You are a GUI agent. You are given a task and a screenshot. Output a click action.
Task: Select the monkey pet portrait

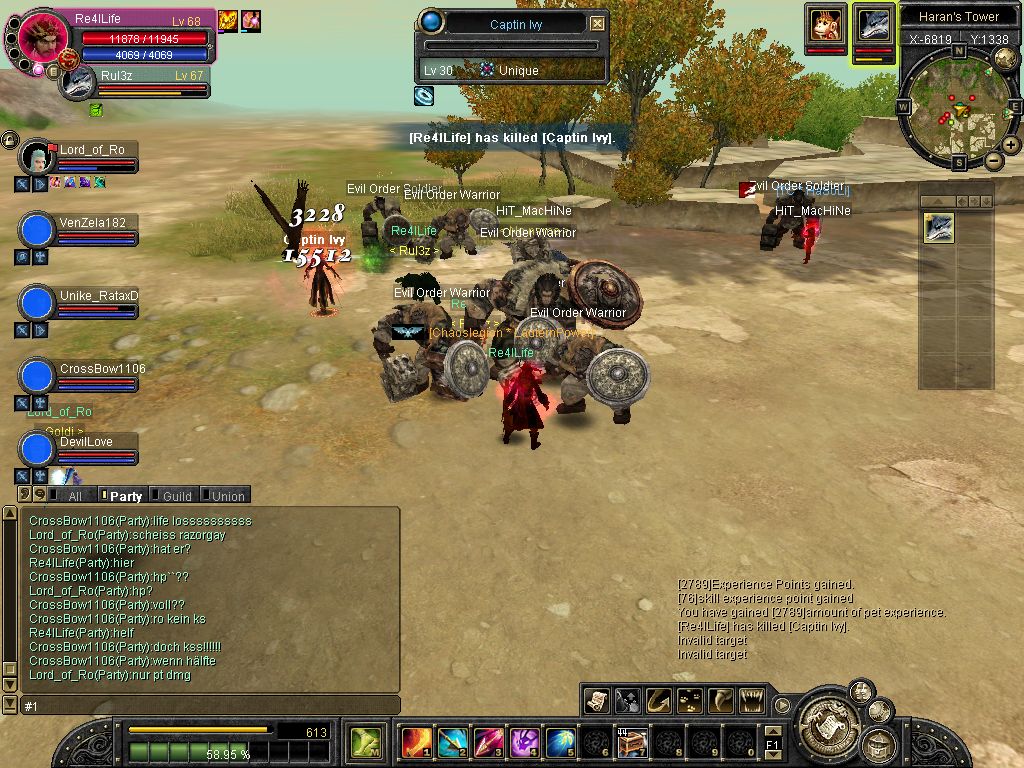[x=825, y=24]
